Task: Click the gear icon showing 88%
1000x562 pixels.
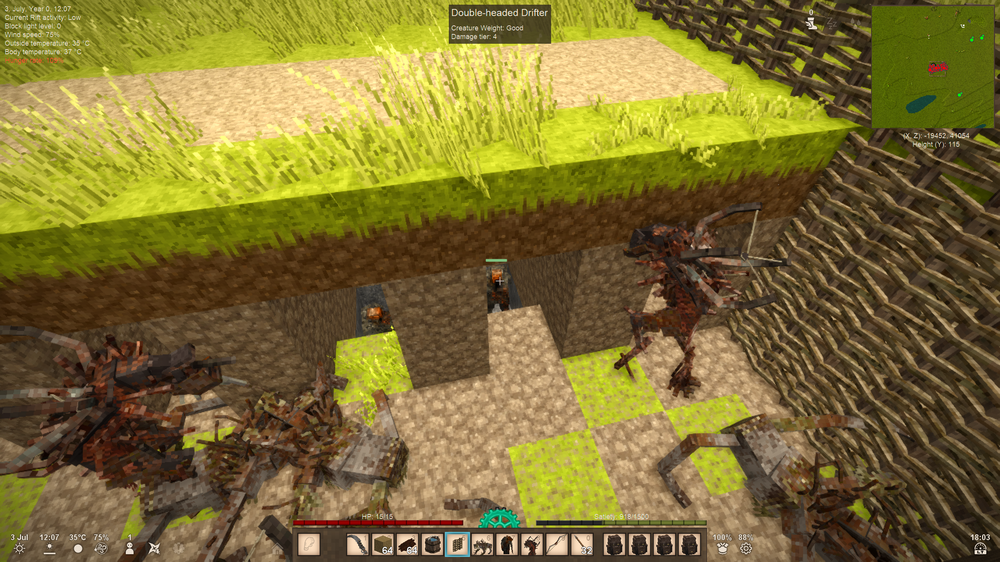Action: click(745, 549)
